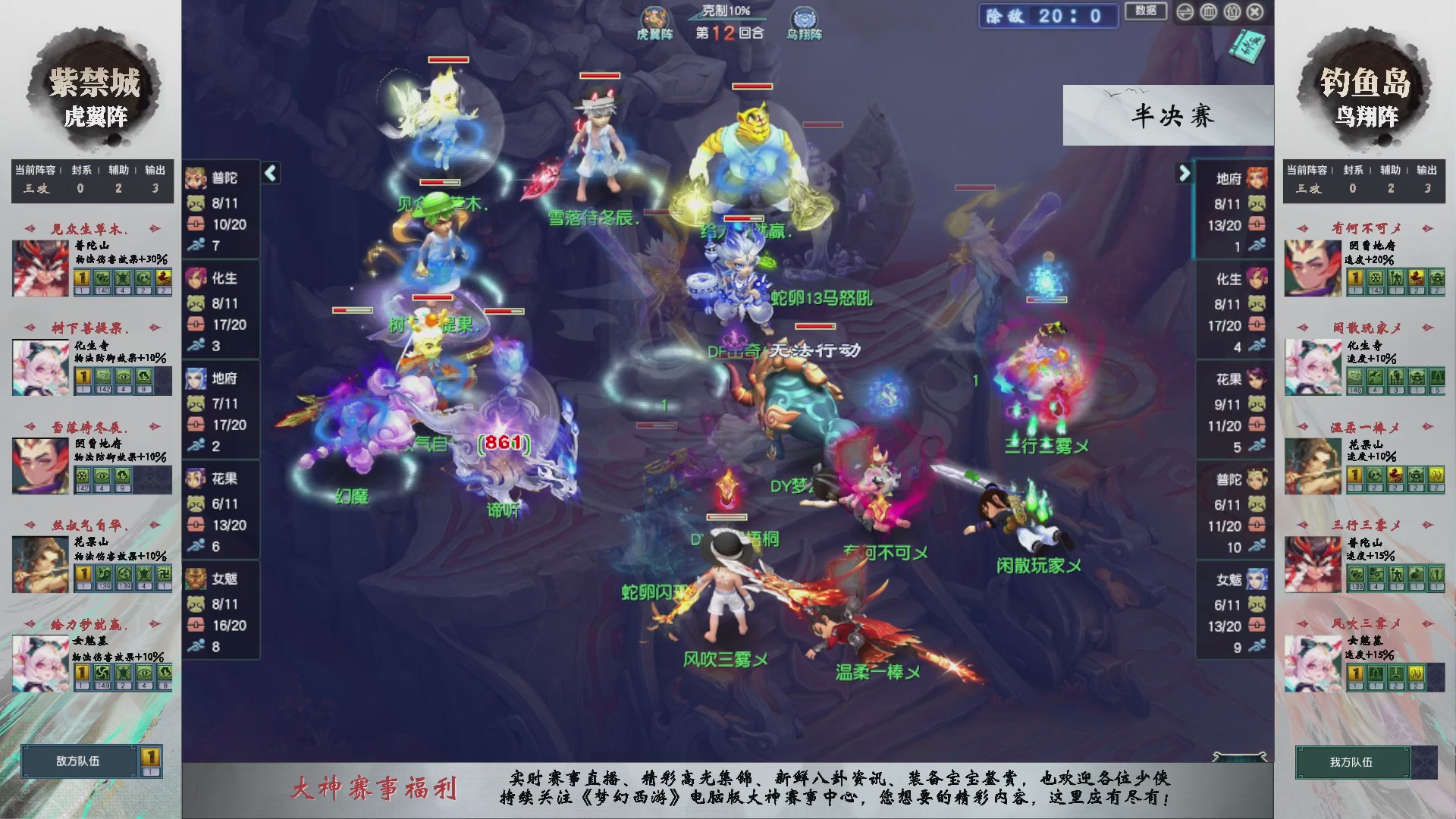This screenshot has height=819, width=1456.
Task: Toggle the 数据 data panel on
Action: coord(1146,12)
